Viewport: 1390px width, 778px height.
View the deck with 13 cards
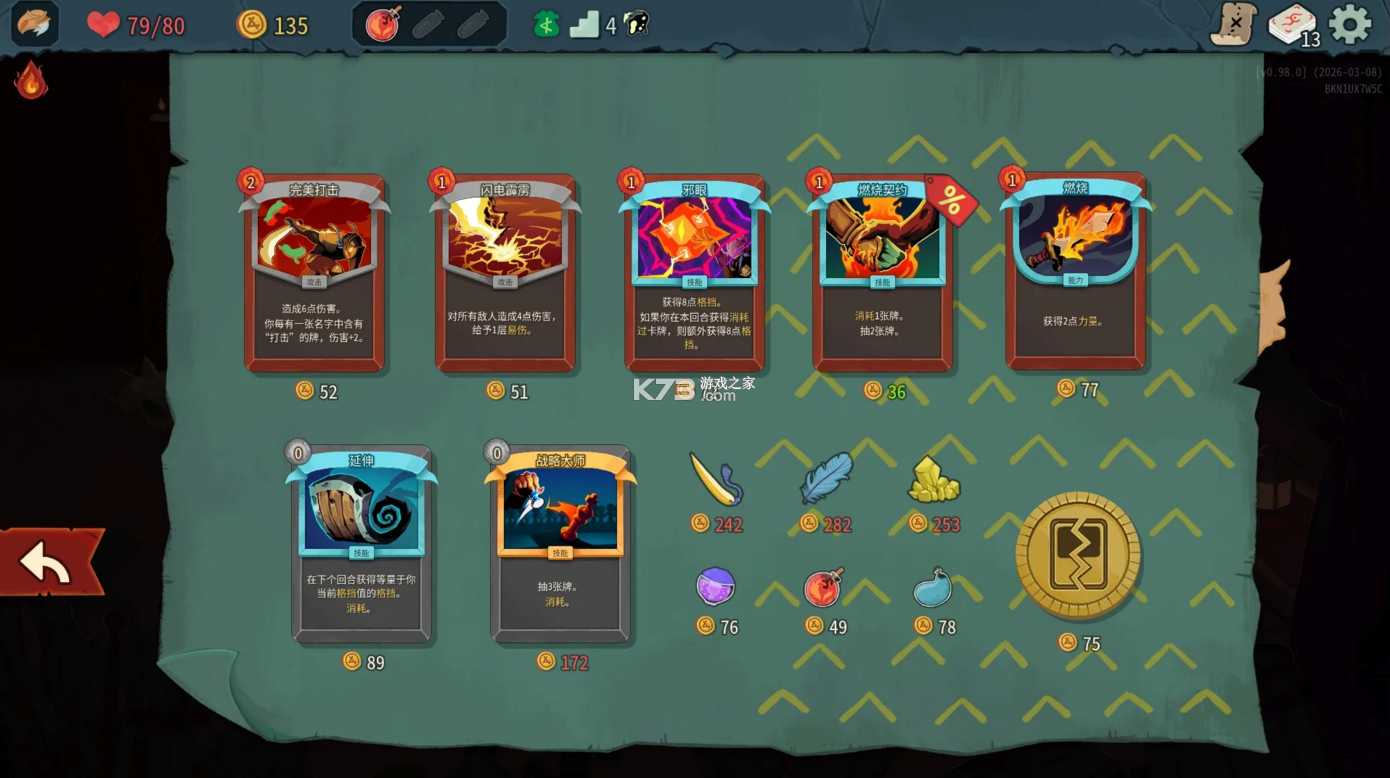pos(1292,25)
